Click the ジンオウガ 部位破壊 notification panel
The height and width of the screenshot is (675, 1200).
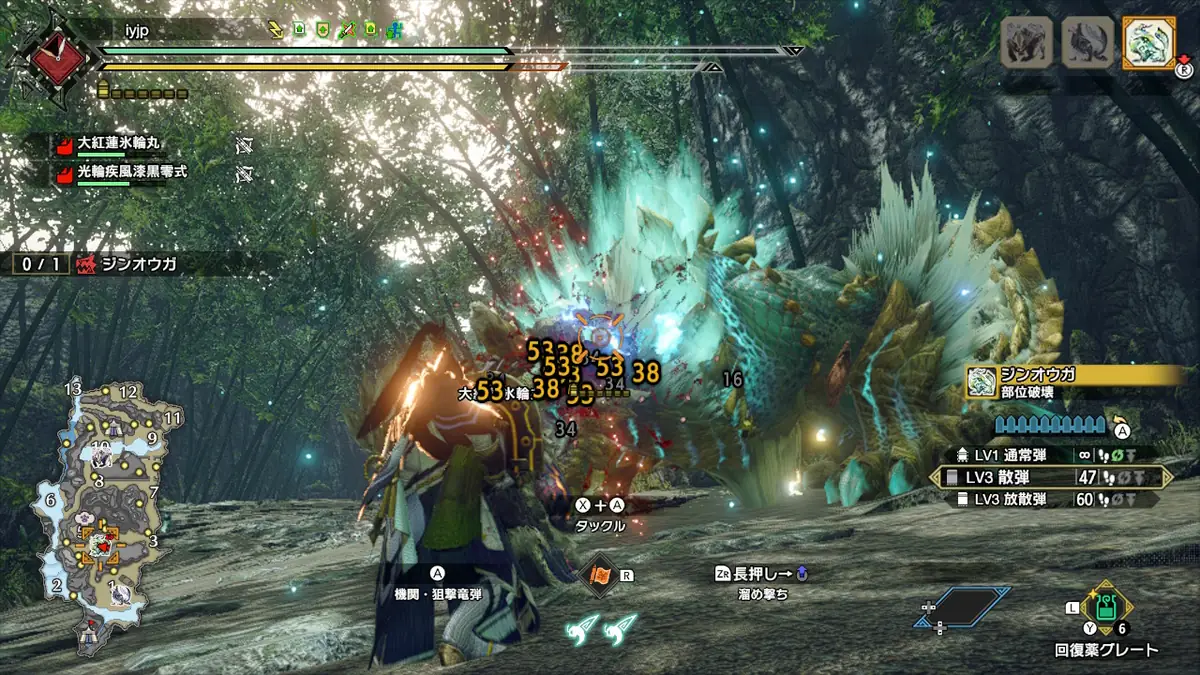1073,383
